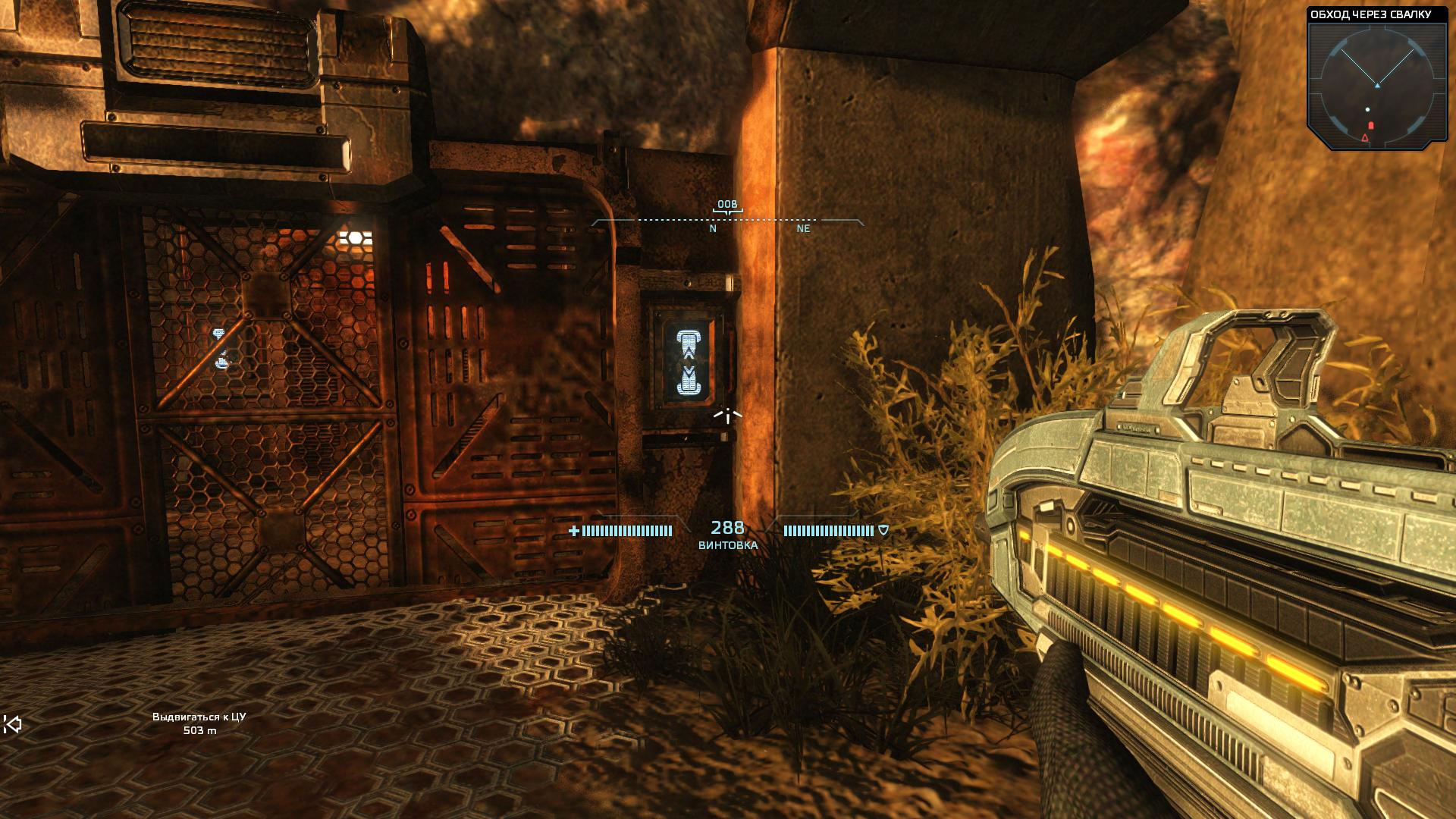Click the radar minimap

click(1376, 86)
